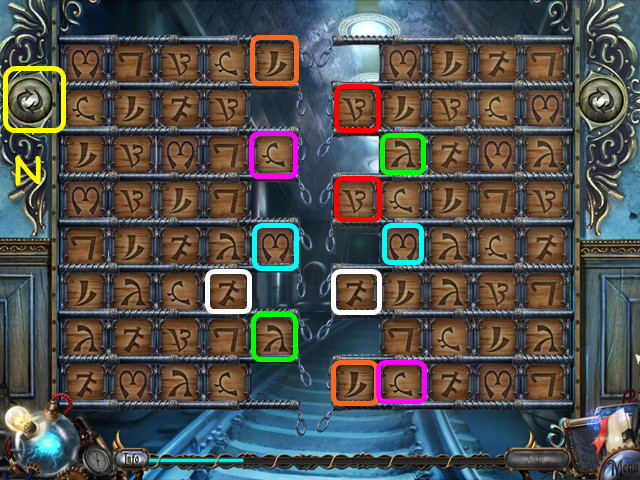Select the orange-outlined tile on the left rack

(275, 60)
